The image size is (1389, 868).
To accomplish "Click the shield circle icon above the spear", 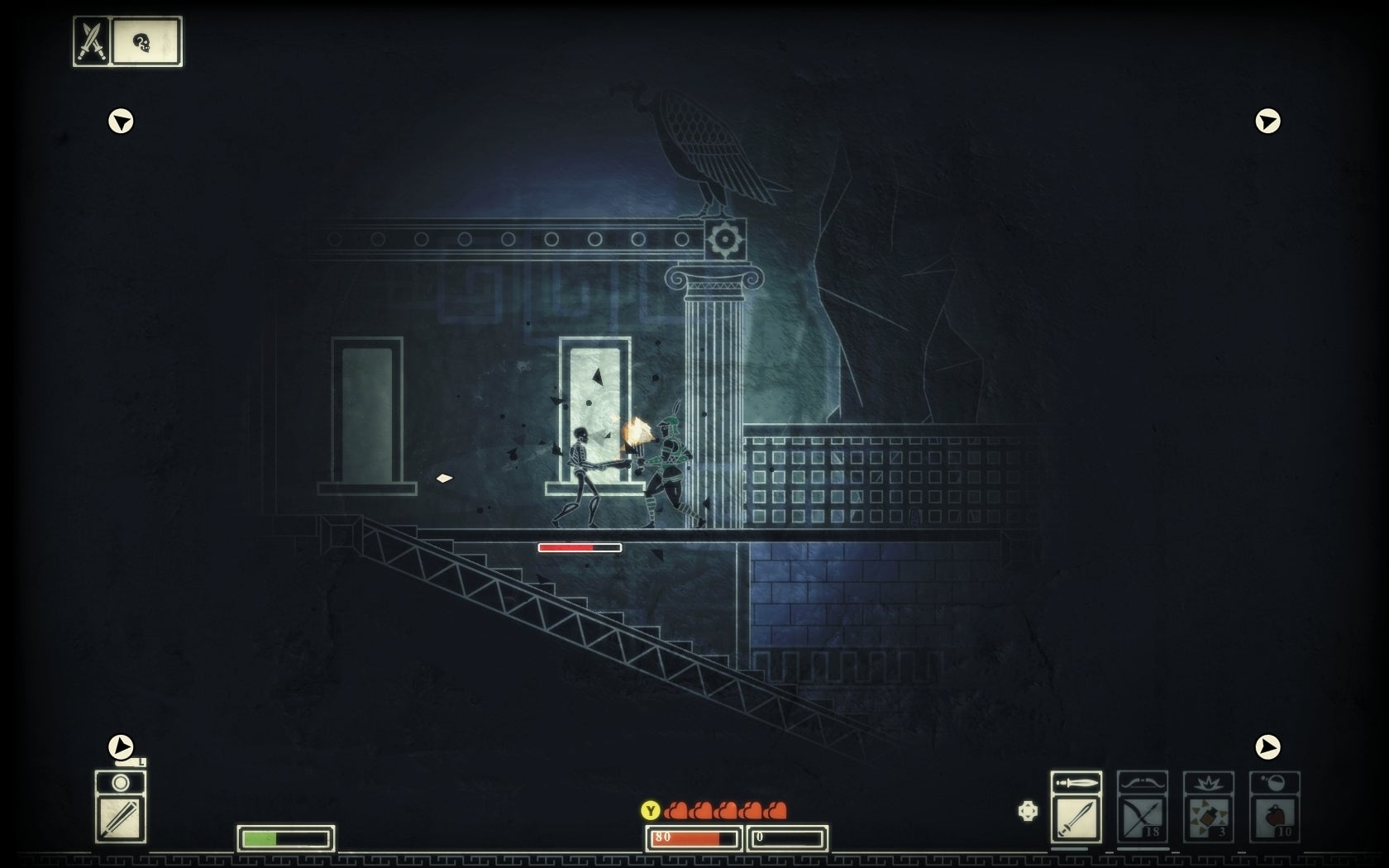I will [x=120, y=784].
